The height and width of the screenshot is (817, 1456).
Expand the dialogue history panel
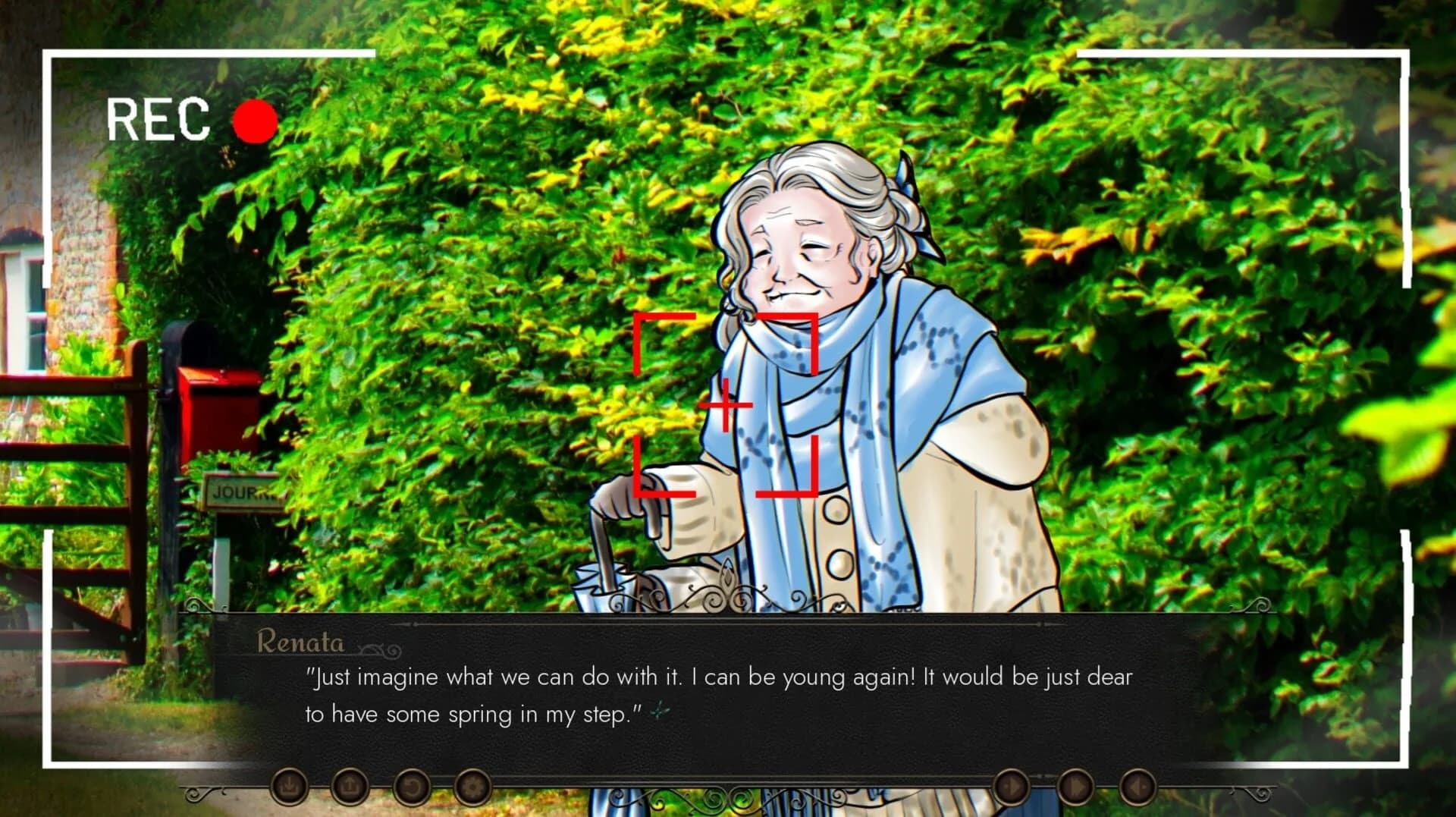point(412,786)
